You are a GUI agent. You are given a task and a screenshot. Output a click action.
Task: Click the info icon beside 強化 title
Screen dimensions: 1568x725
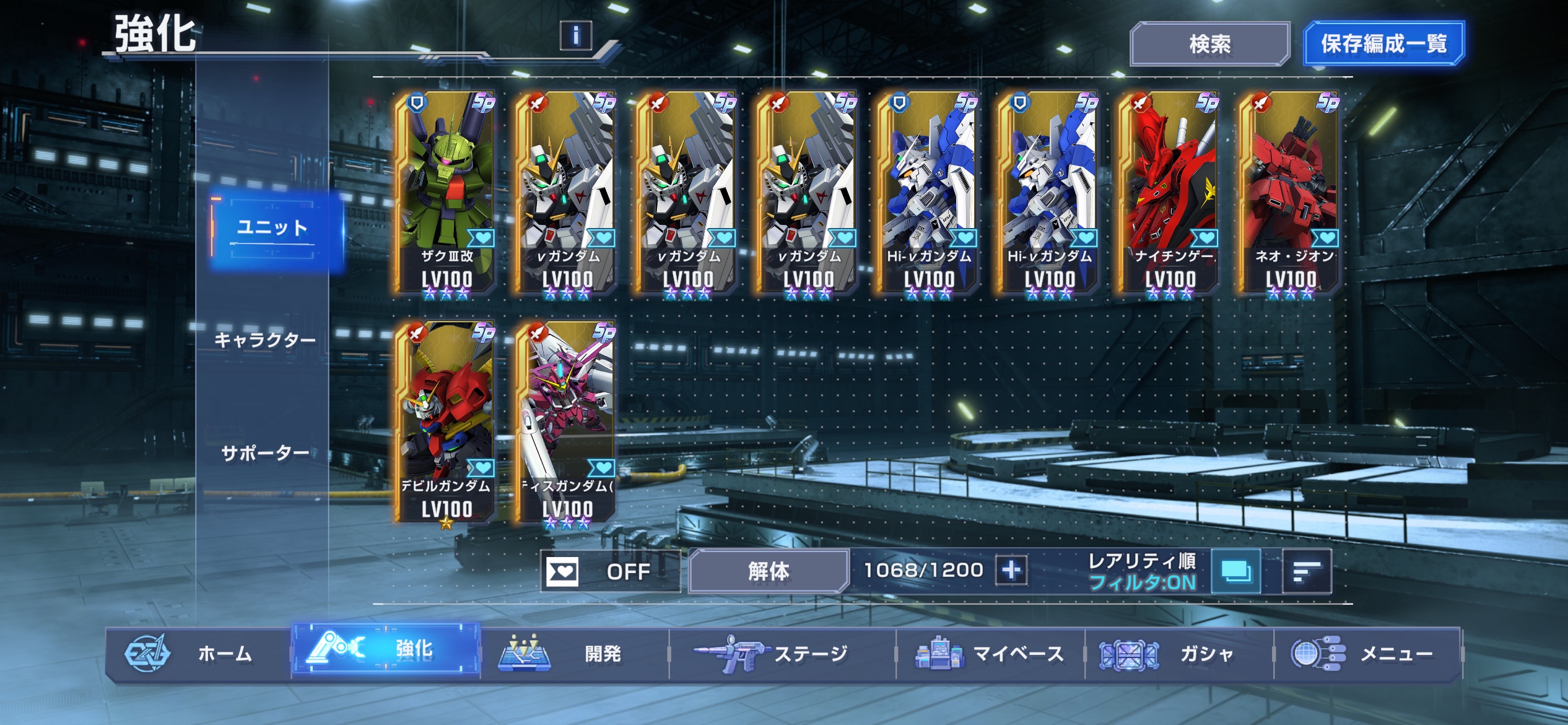(575, 36)
